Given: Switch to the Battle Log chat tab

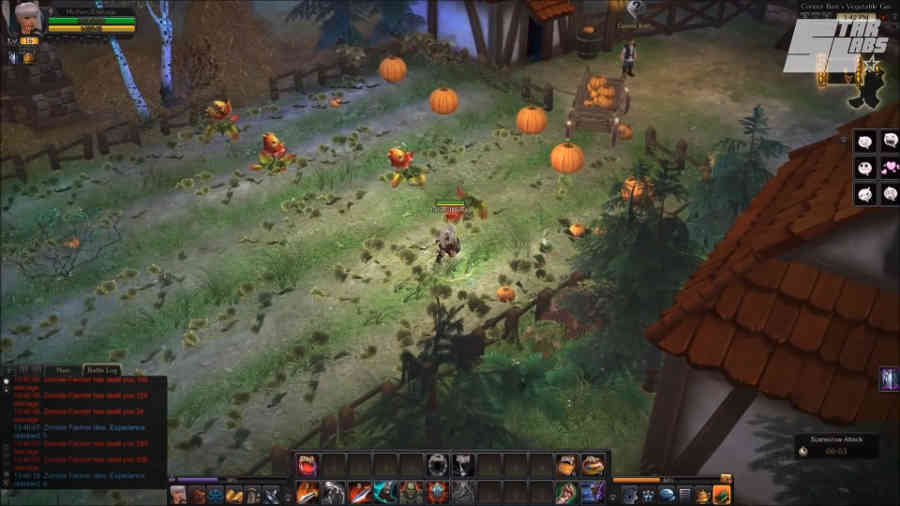Looking at the screenshot, I should tap(99, 369).
